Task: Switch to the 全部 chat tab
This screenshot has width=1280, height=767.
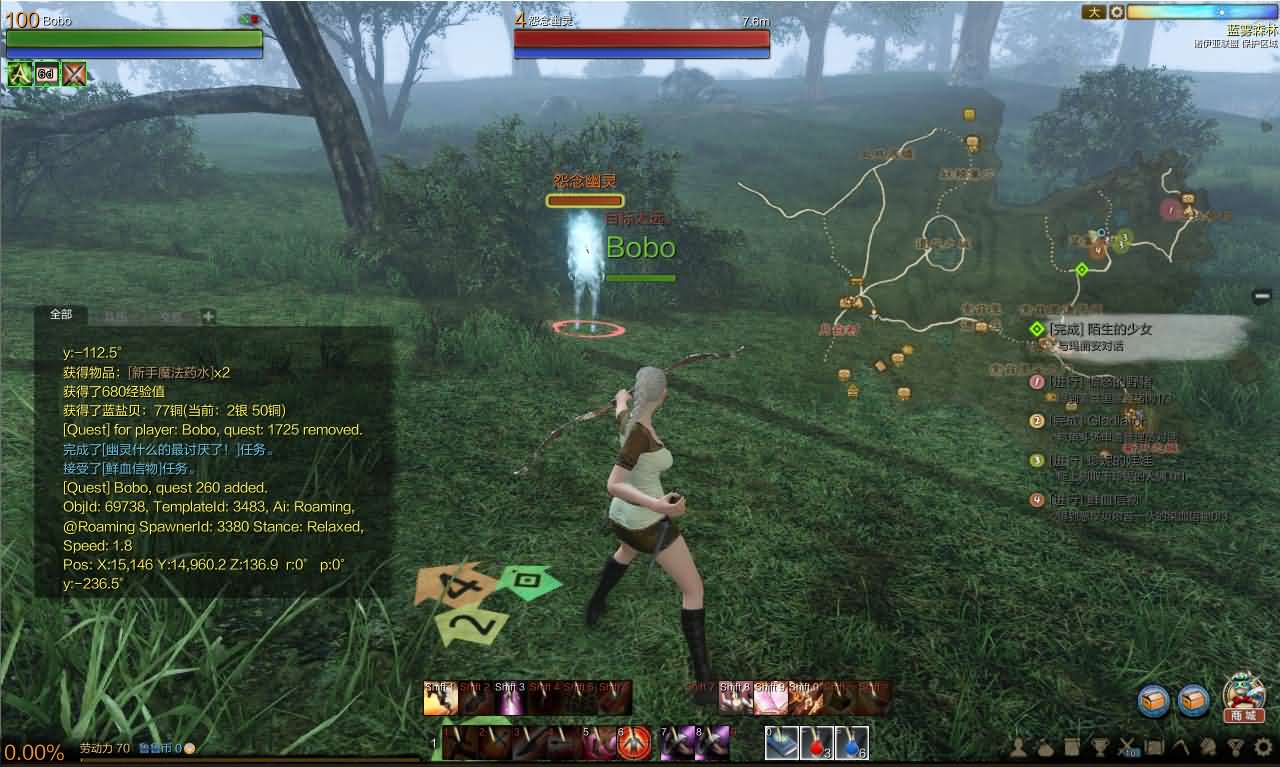Action: (61, 315)
